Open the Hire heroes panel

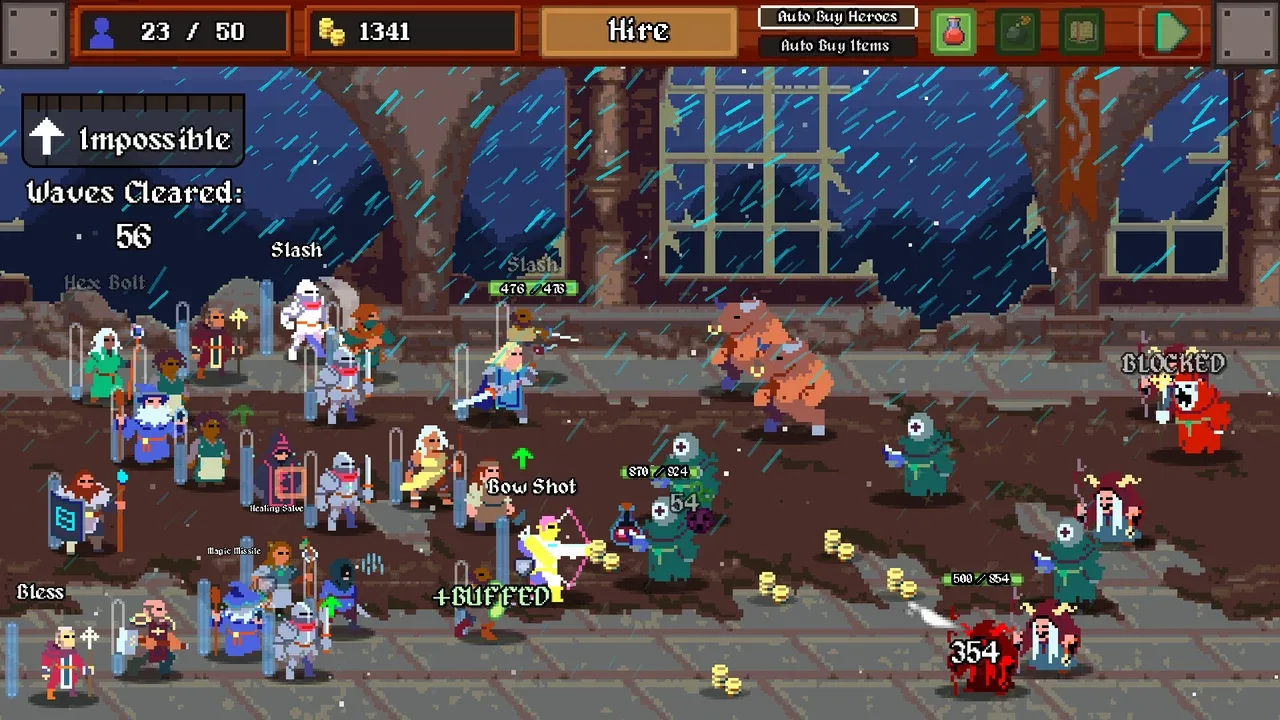(638, 31)
